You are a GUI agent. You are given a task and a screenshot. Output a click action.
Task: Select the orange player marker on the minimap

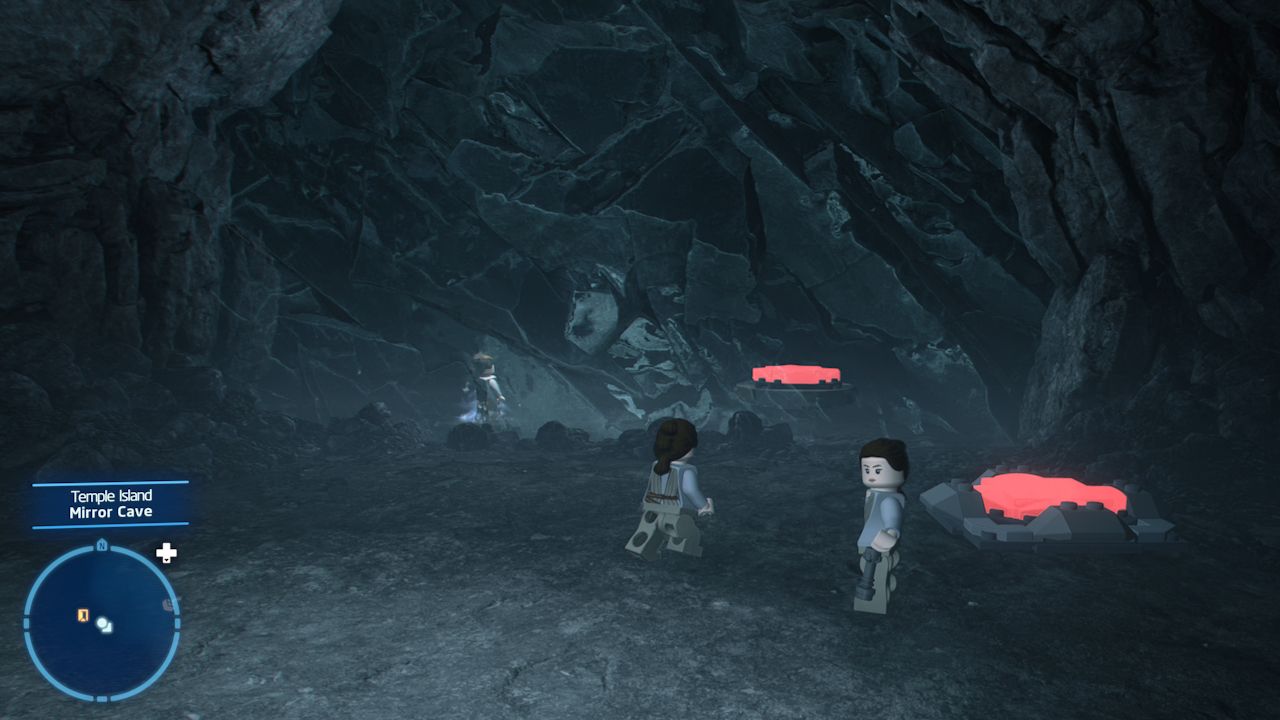[x=83, y=615]
